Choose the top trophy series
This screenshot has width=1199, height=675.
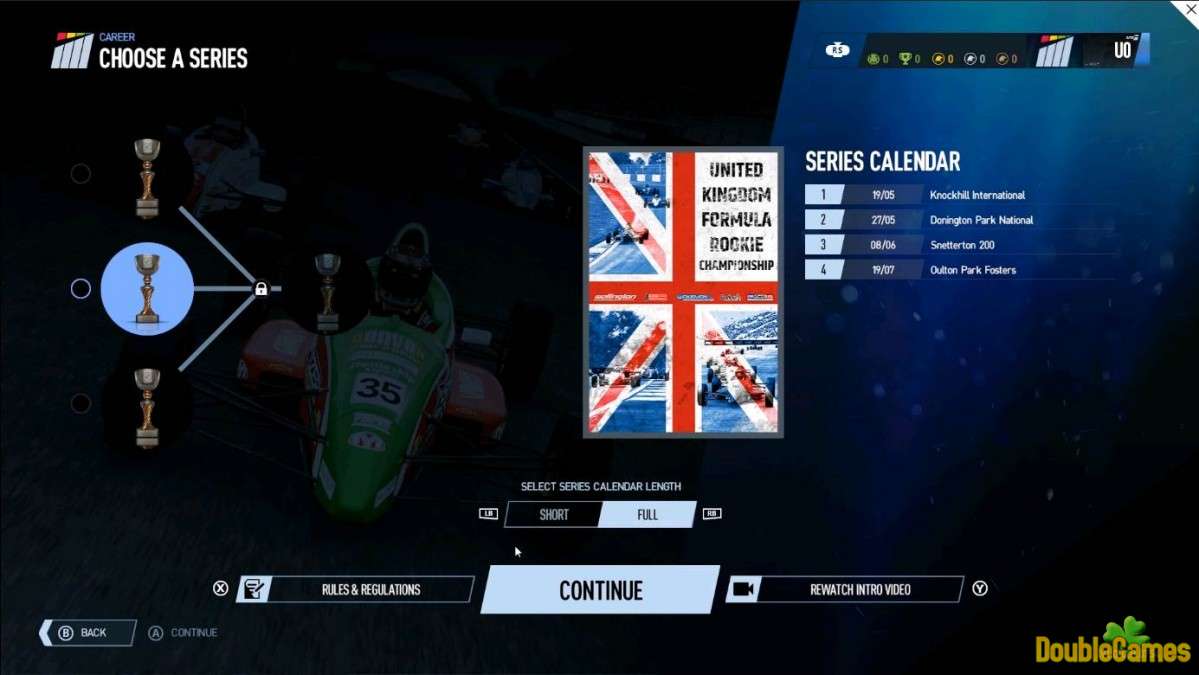tap(147, 177)
